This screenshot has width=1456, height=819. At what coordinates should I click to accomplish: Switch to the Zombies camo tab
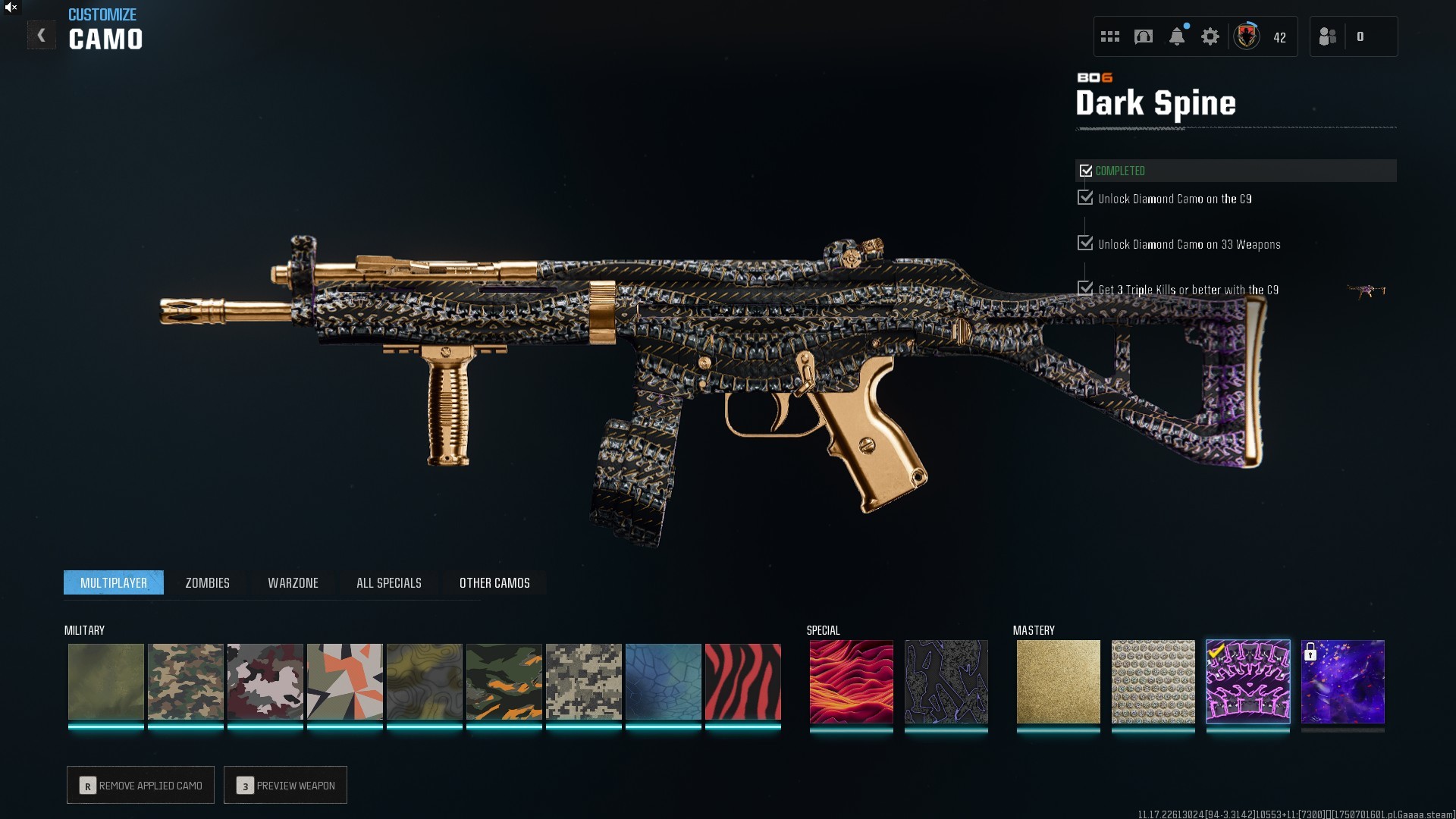[x=207, y=583]
